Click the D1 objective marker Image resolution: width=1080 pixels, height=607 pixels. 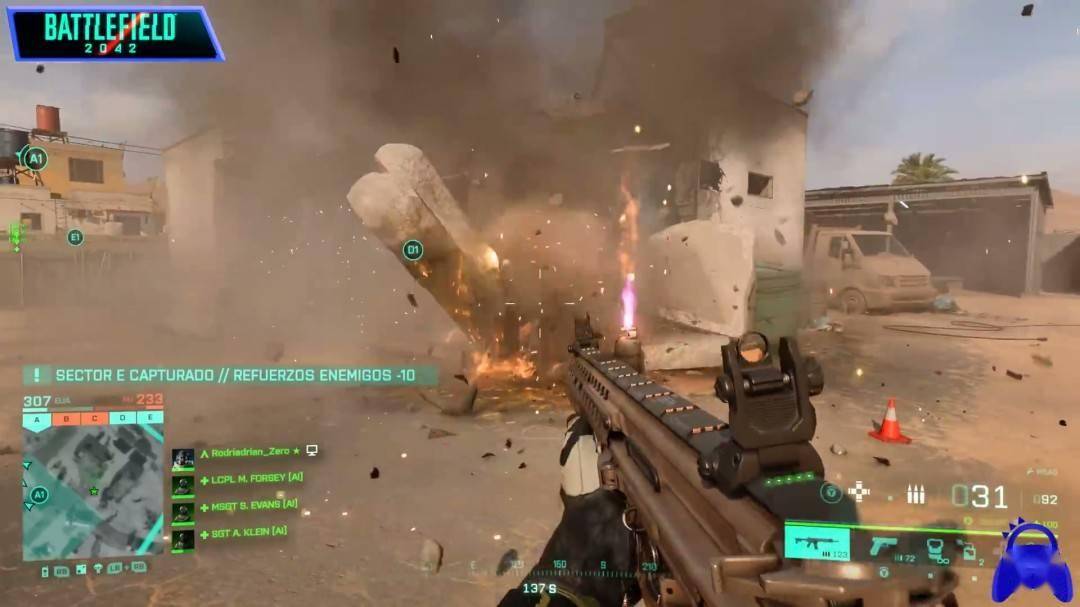click(x=413, y=250)
